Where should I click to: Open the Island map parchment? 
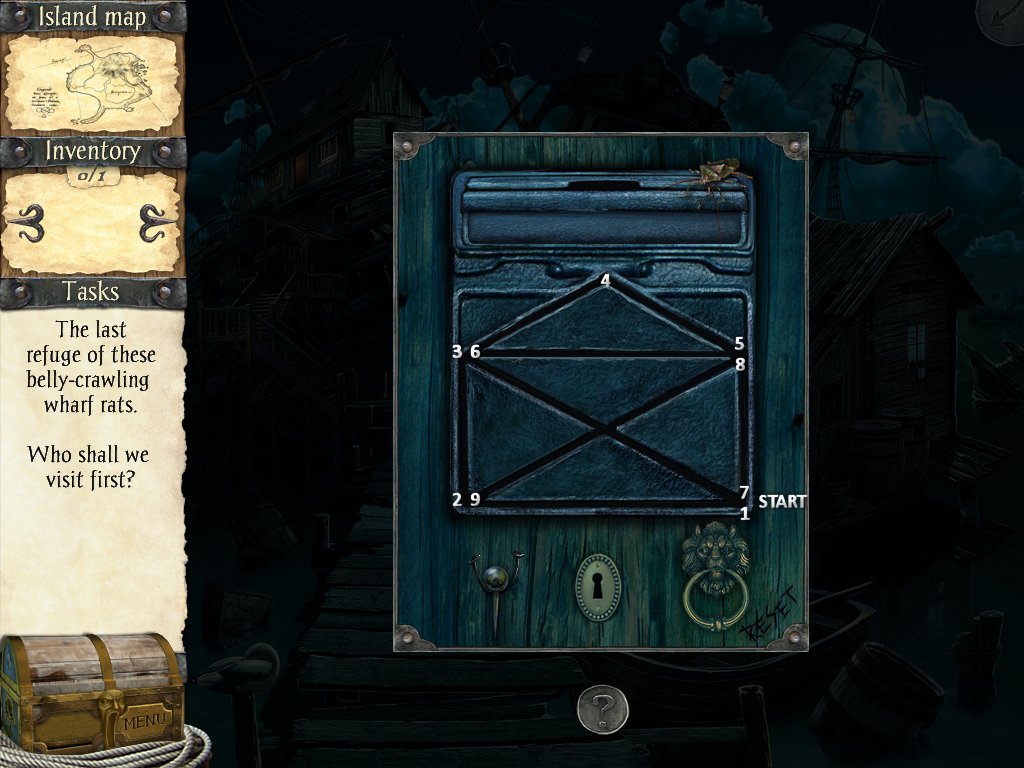tap(92, 84)
